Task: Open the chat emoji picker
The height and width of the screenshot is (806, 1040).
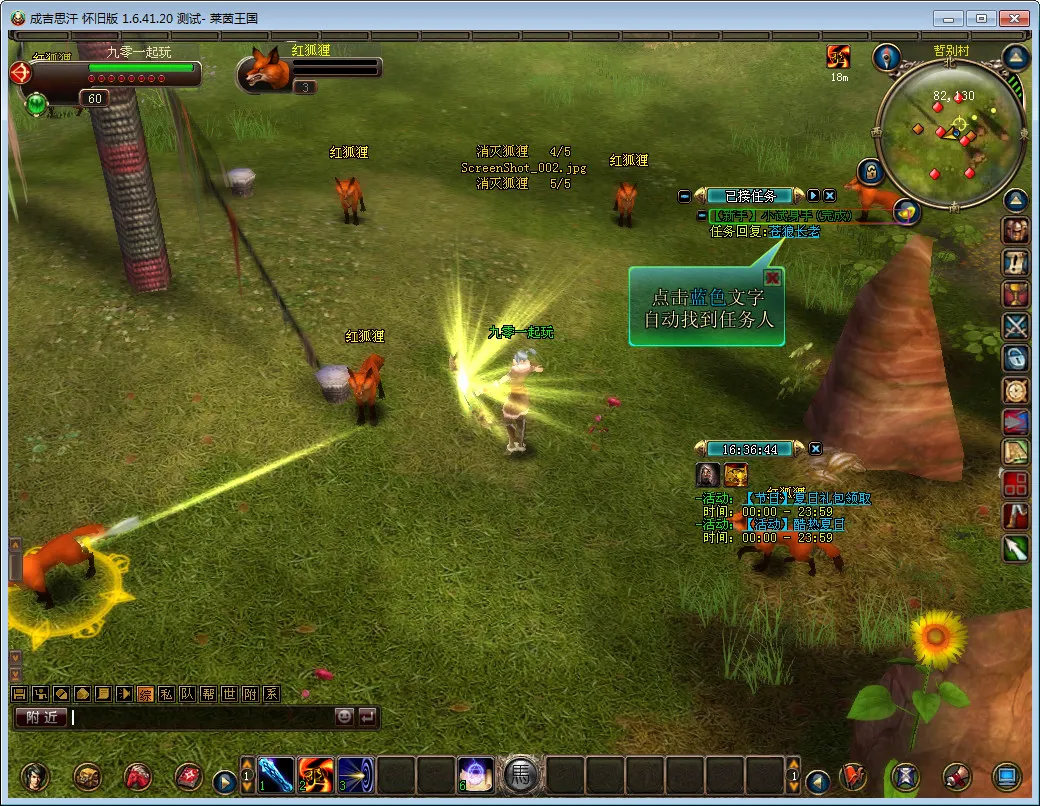Action: 344,717
